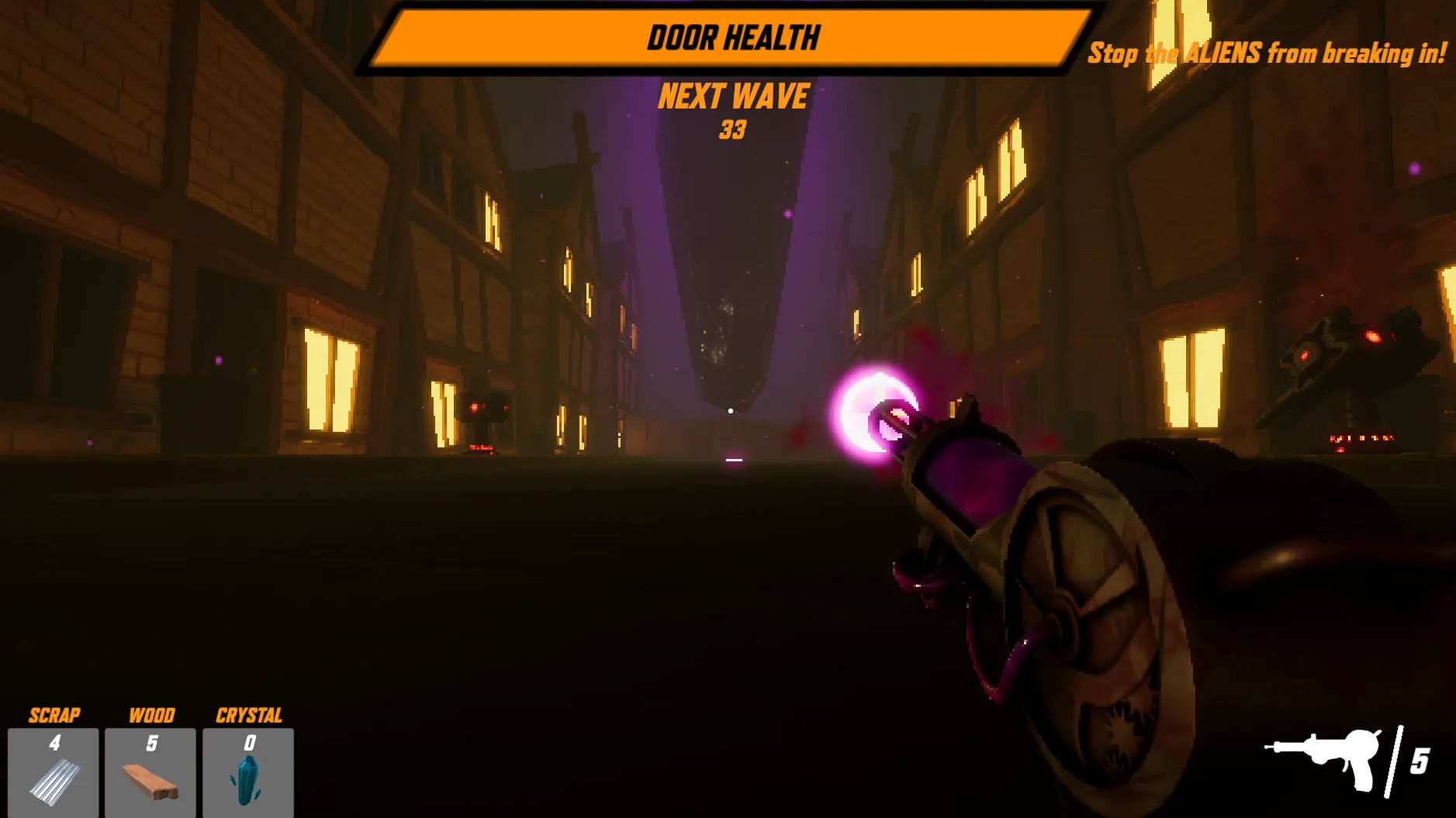Pick the Crystal resource slot
The height and width of the screenshot is (818, 1456).
tap(248, 771)
